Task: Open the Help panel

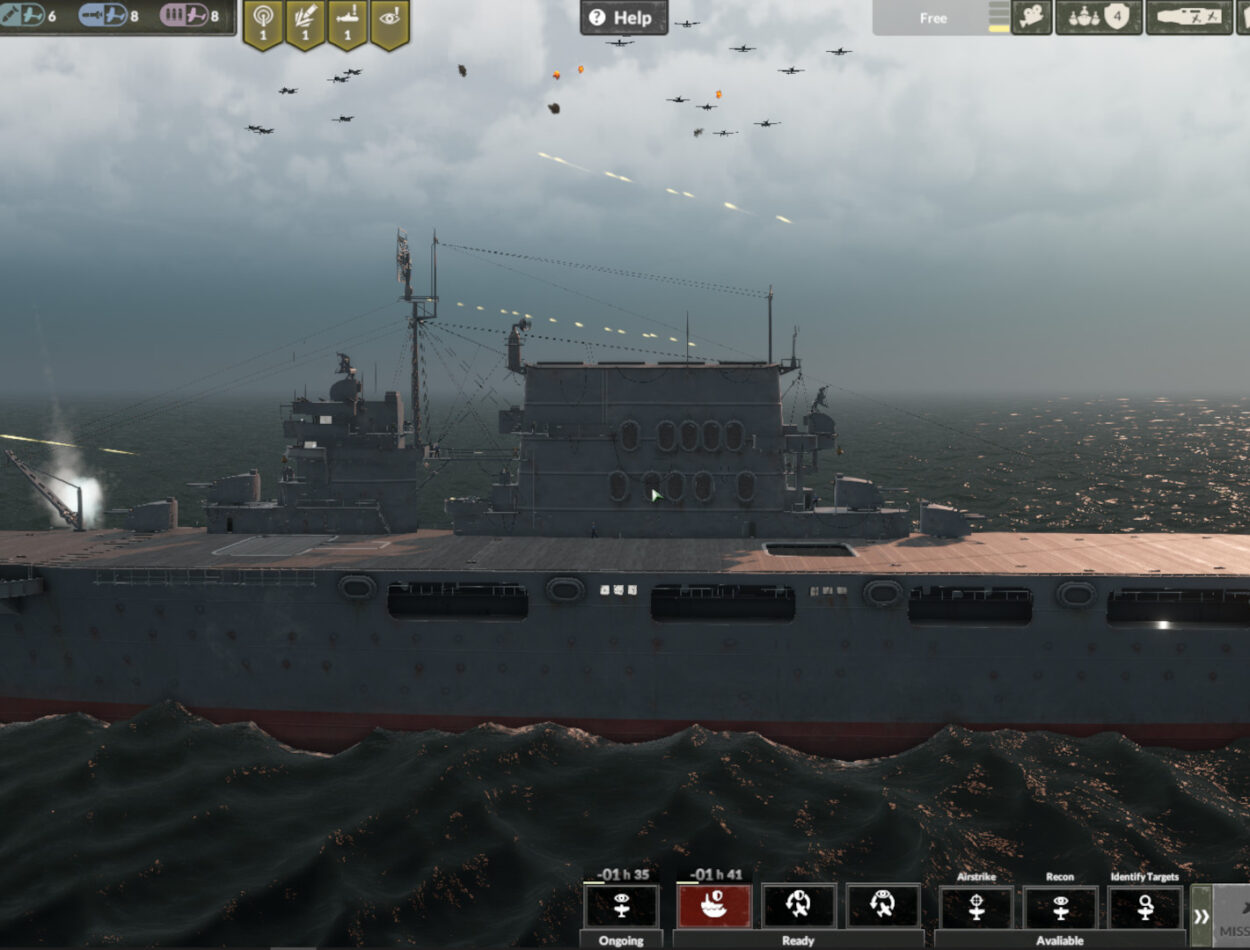Action: click(x=623, y=17)
